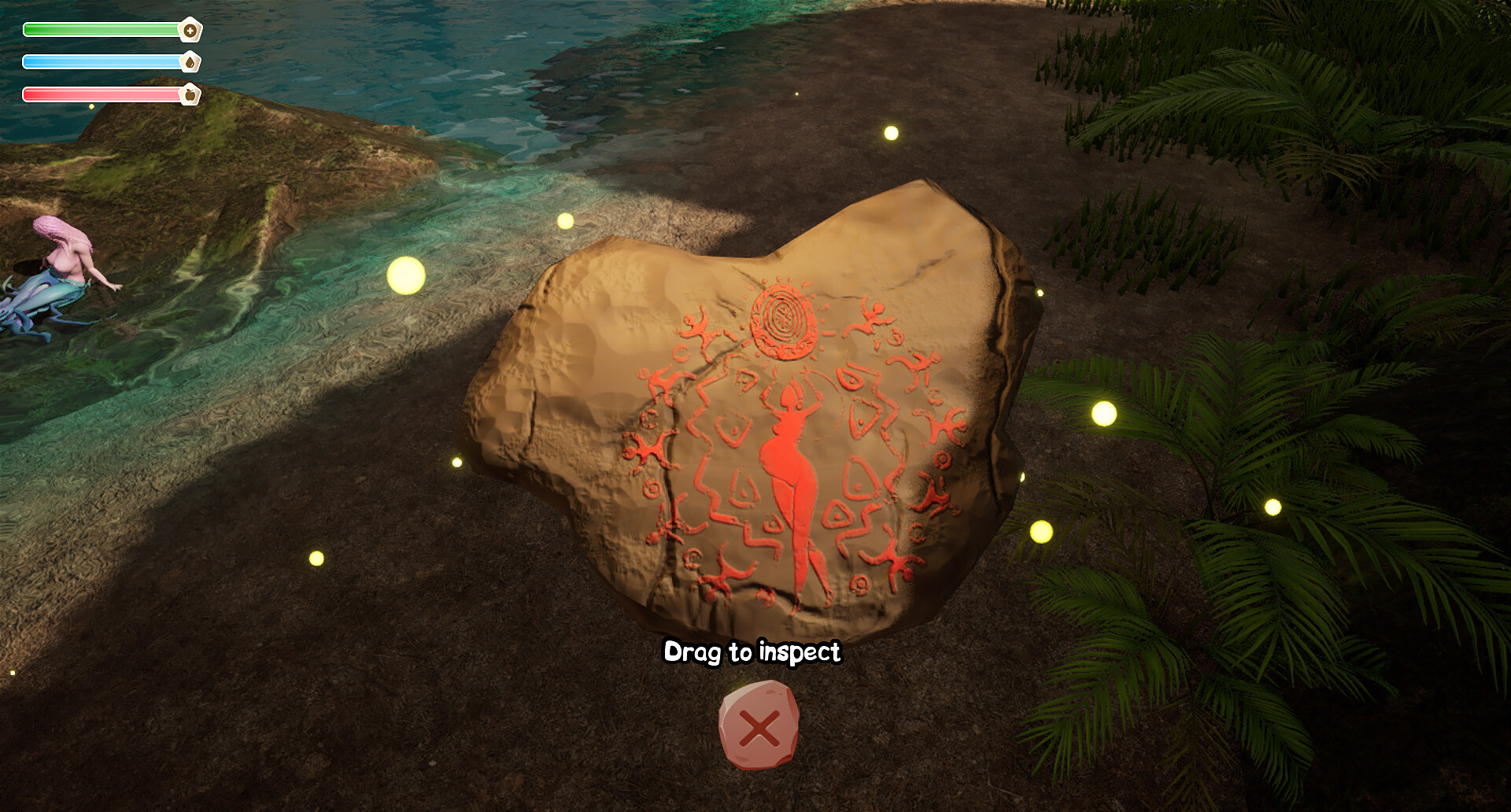The height and width of the screenshot is (812, 1511).
Task: Click the health cross icon
Action: click(x=191, y=30)
